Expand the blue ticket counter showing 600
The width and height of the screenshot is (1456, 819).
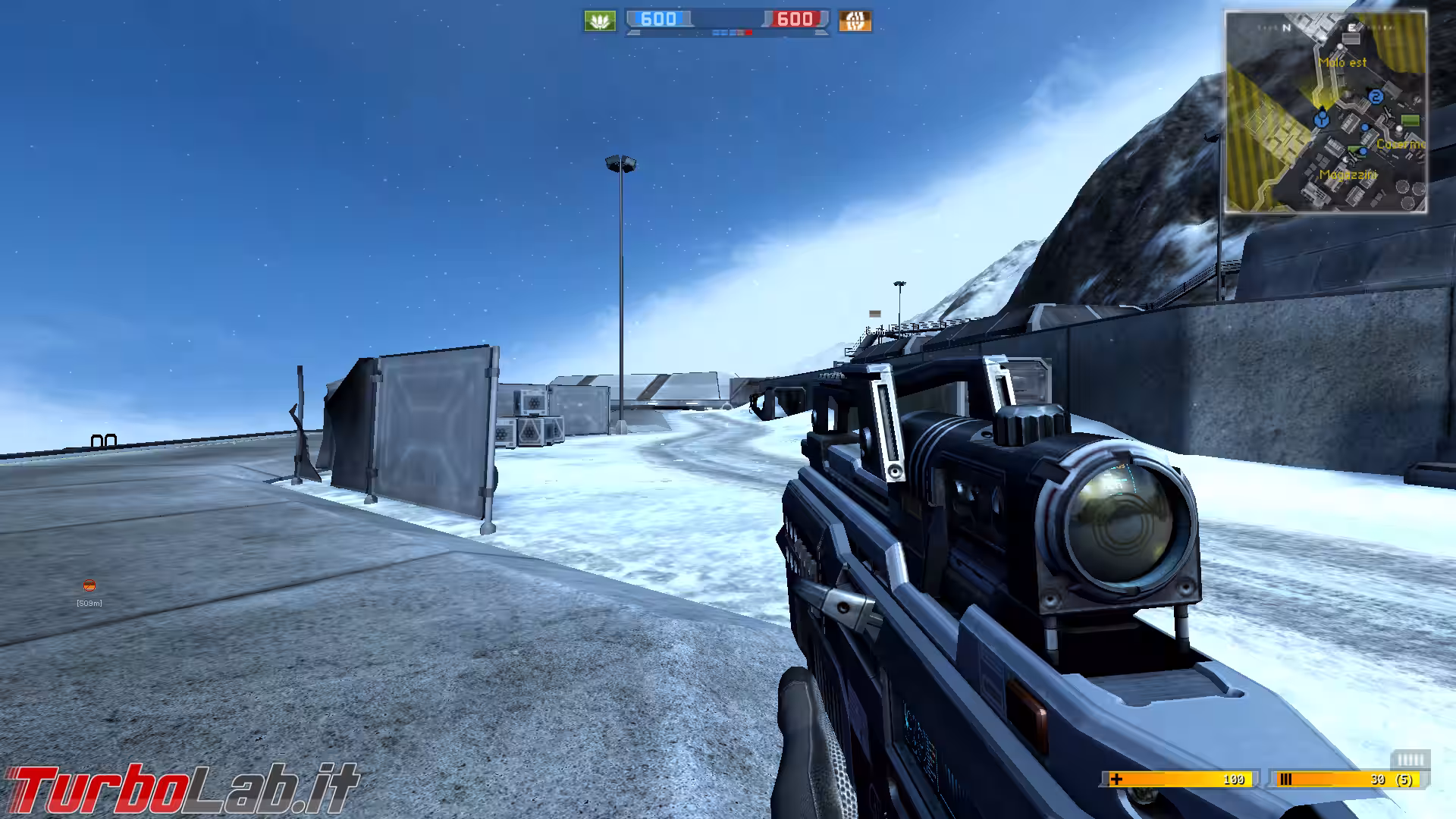point(659,19)
